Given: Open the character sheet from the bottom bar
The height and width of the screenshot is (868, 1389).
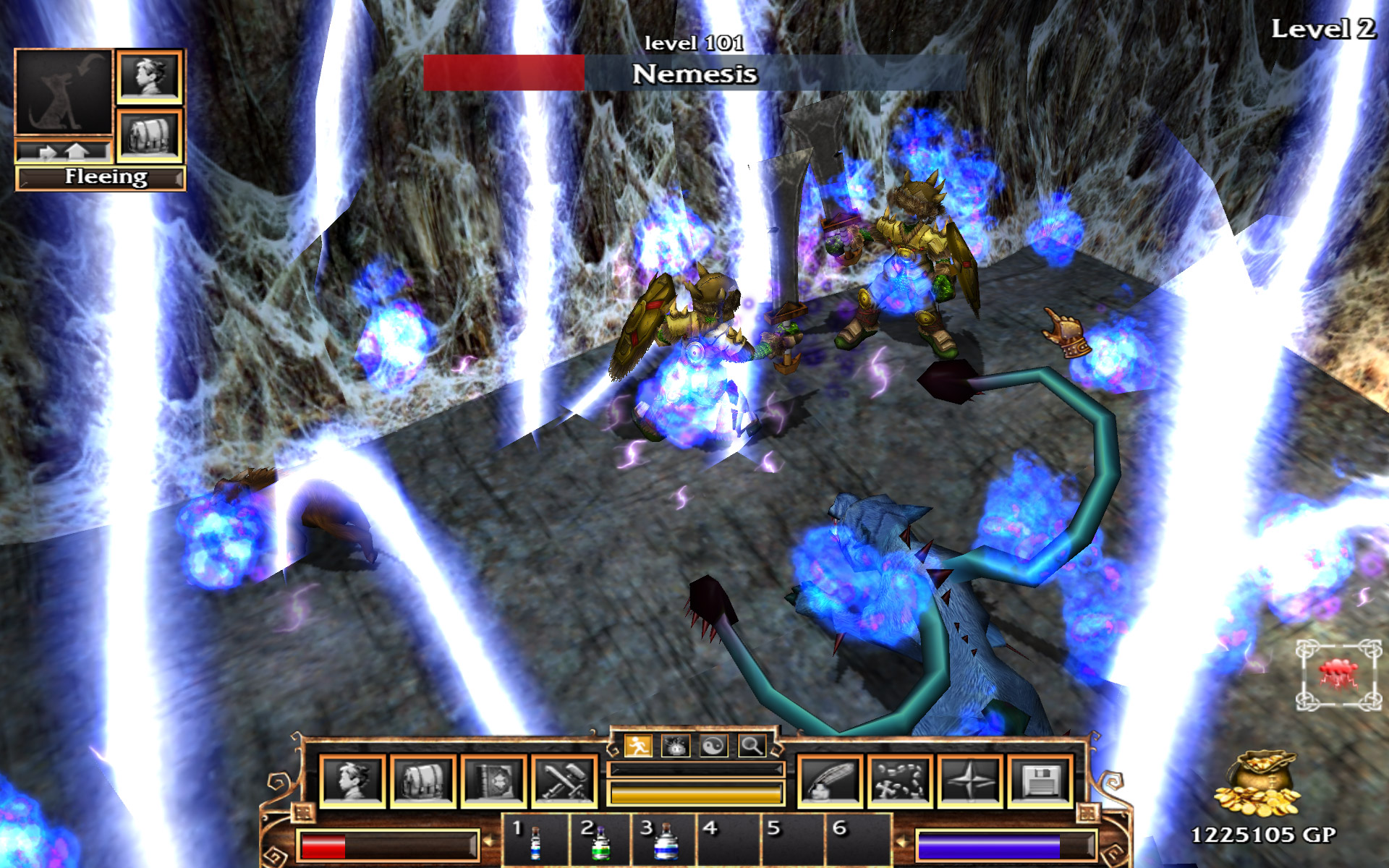Looking at the screenshot, I should pos(352,781).
